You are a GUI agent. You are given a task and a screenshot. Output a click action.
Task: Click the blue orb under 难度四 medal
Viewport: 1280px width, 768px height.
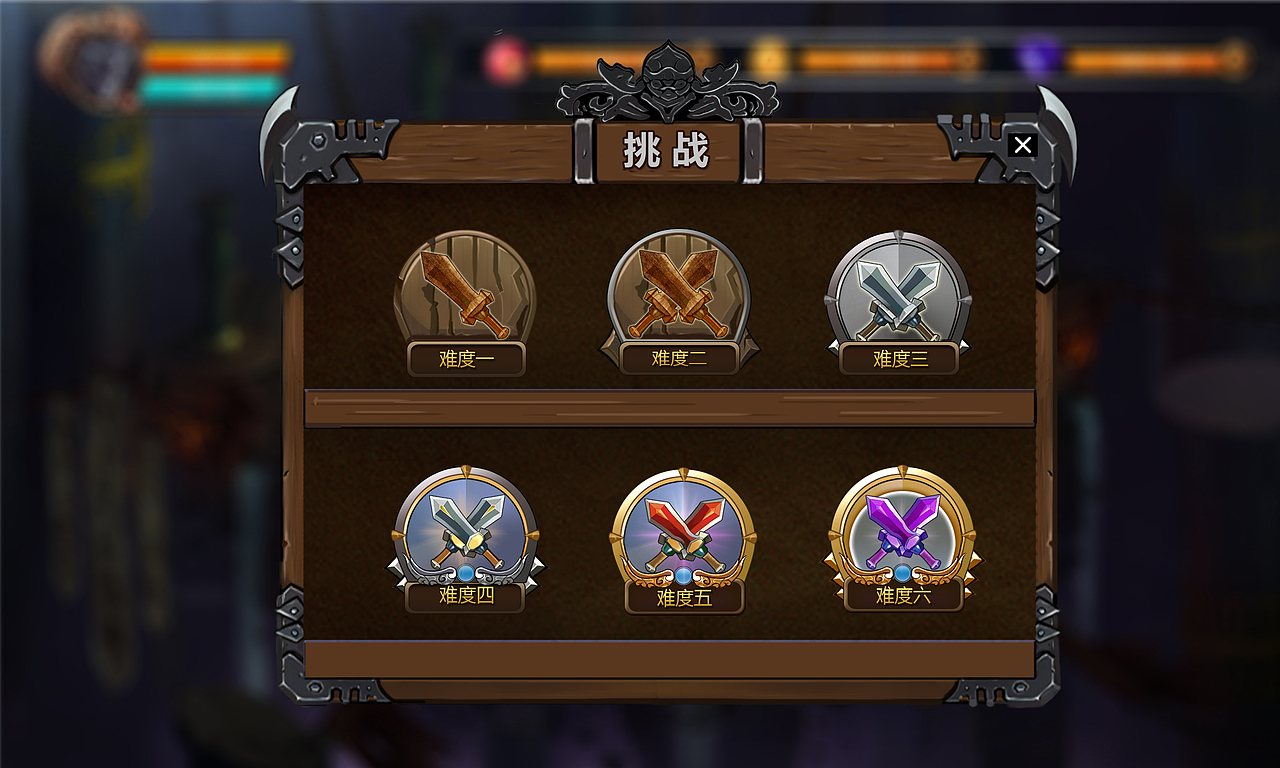465,573
